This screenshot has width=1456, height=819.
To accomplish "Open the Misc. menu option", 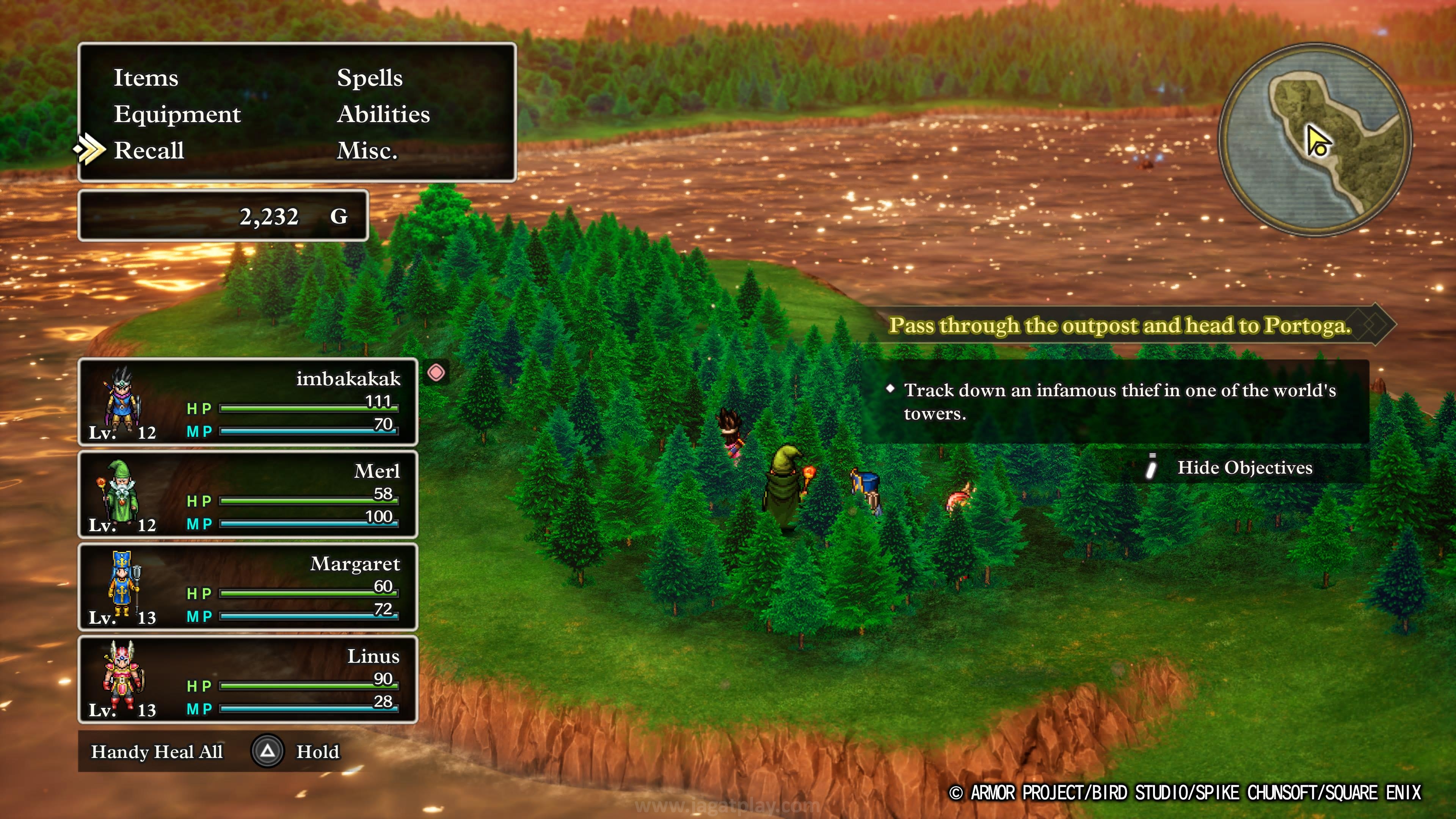I will tap(367, 151).
